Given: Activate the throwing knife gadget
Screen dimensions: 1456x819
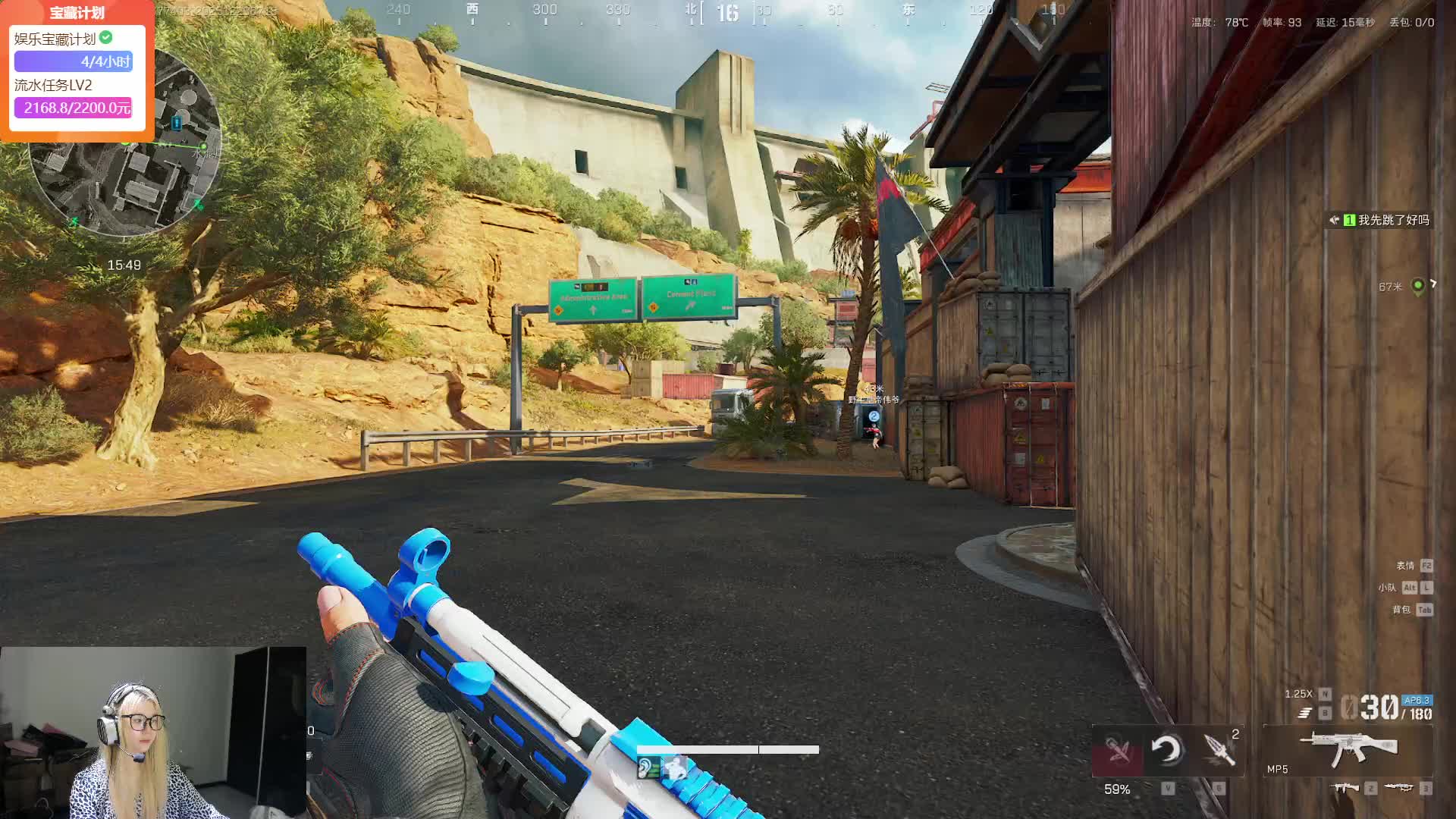Looking at the screenshot, I should pos(1219,750).
